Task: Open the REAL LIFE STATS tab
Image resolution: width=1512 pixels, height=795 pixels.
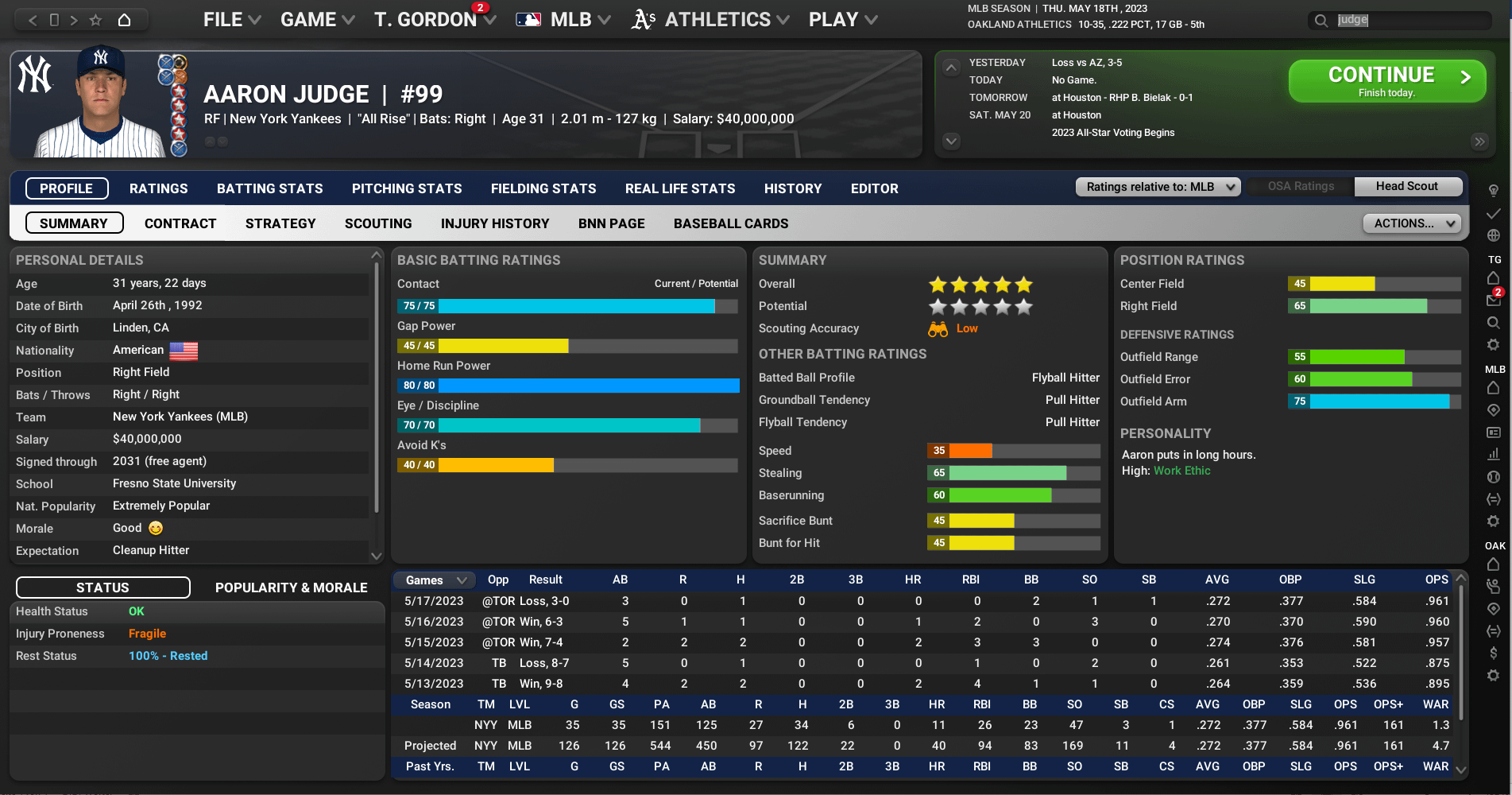Action: coord(680,188)
